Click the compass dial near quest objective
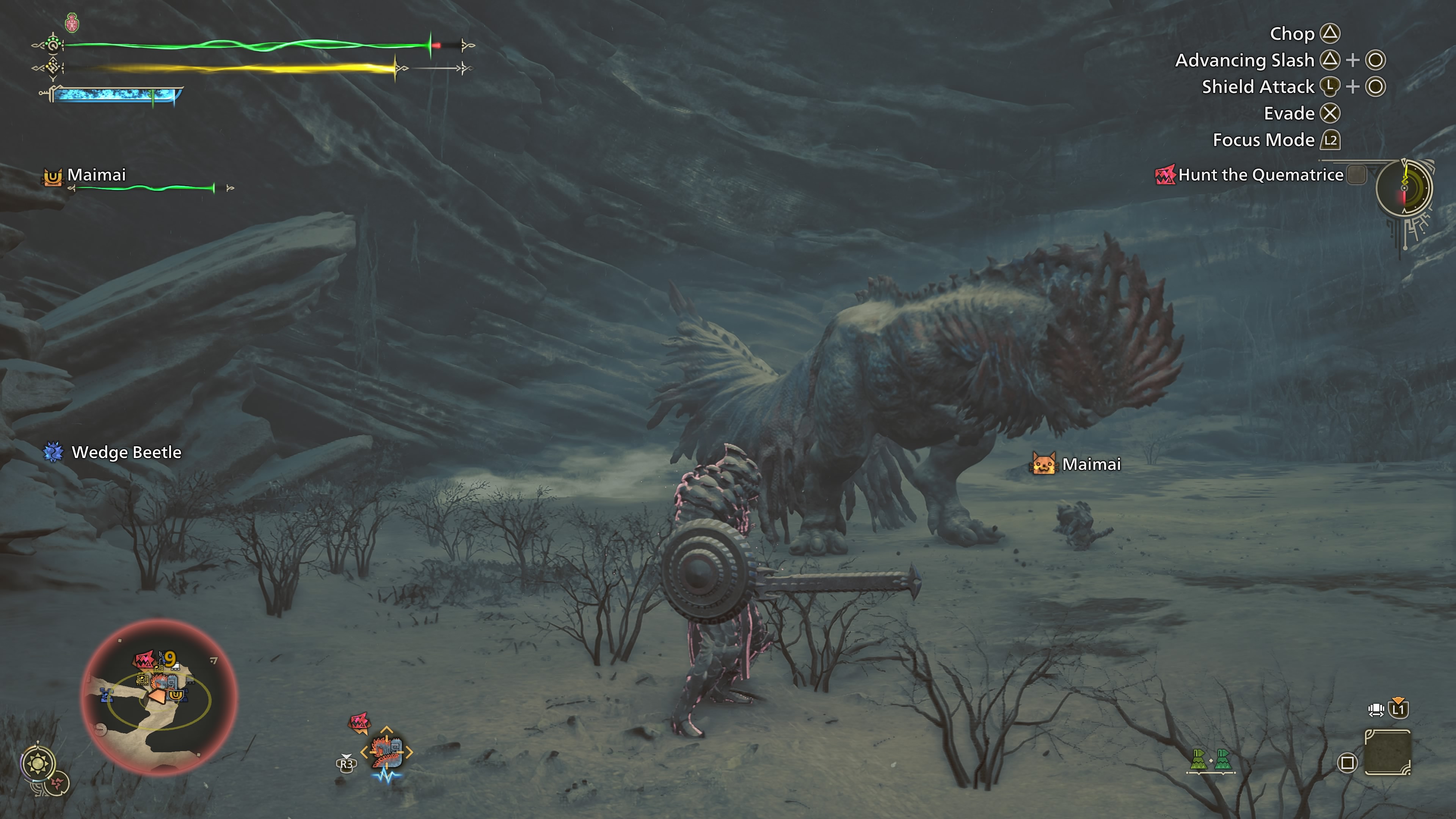Image resolution: width=1456 pixels, height=819 pixels. tap(1404, 188)
